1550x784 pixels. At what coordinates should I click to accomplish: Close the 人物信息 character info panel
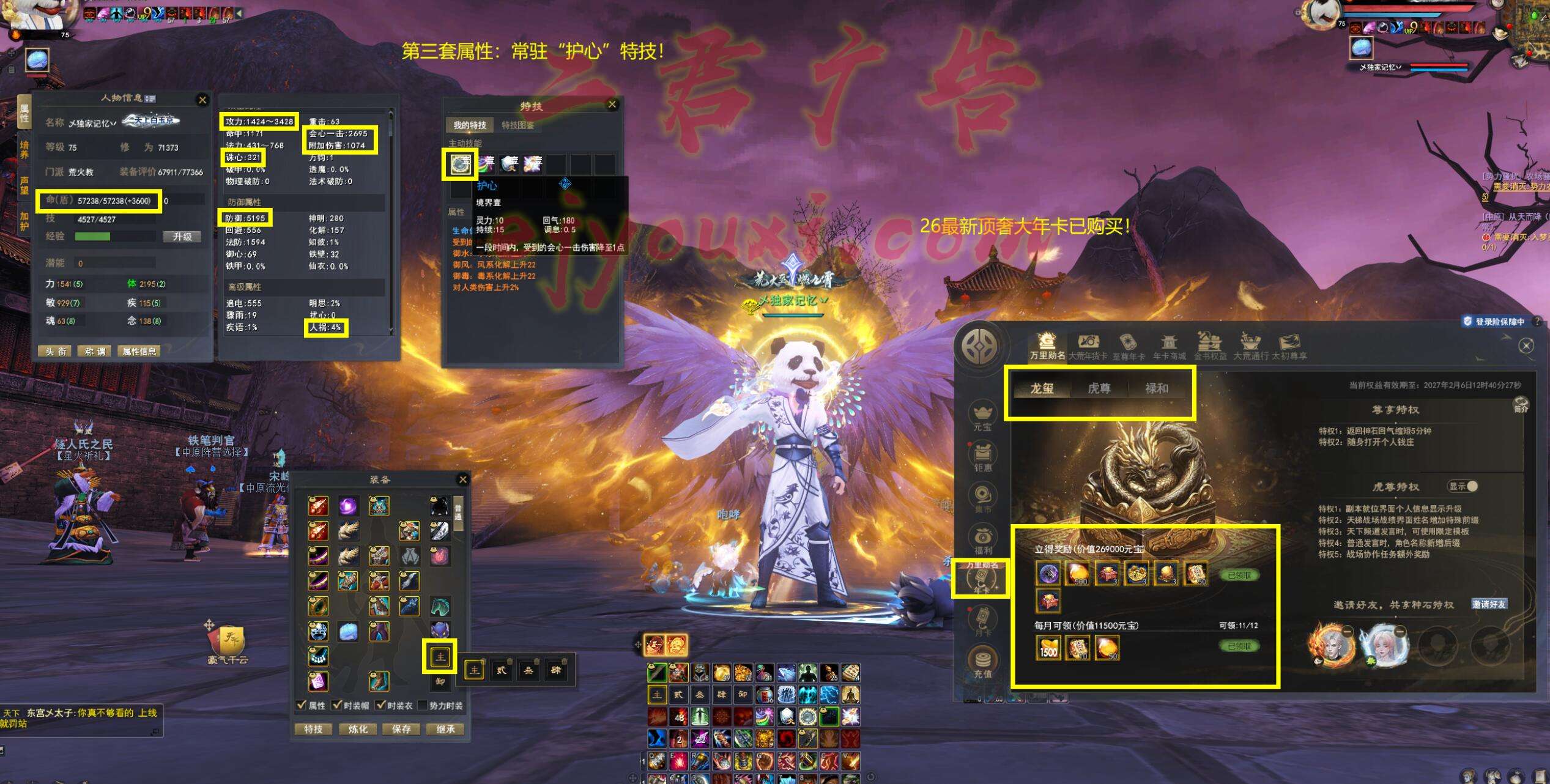[202, 100]
